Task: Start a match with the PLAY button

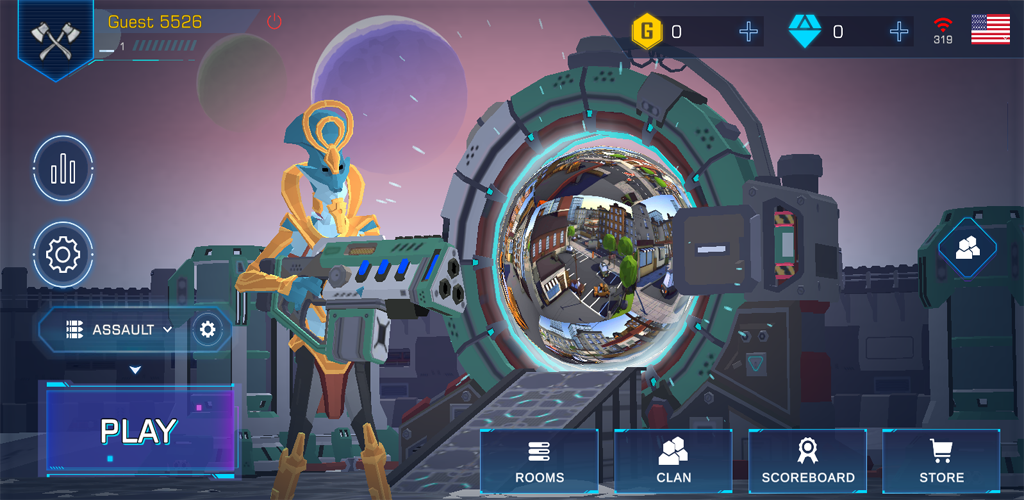Action: pyautogui.click(x=139, y=431)
